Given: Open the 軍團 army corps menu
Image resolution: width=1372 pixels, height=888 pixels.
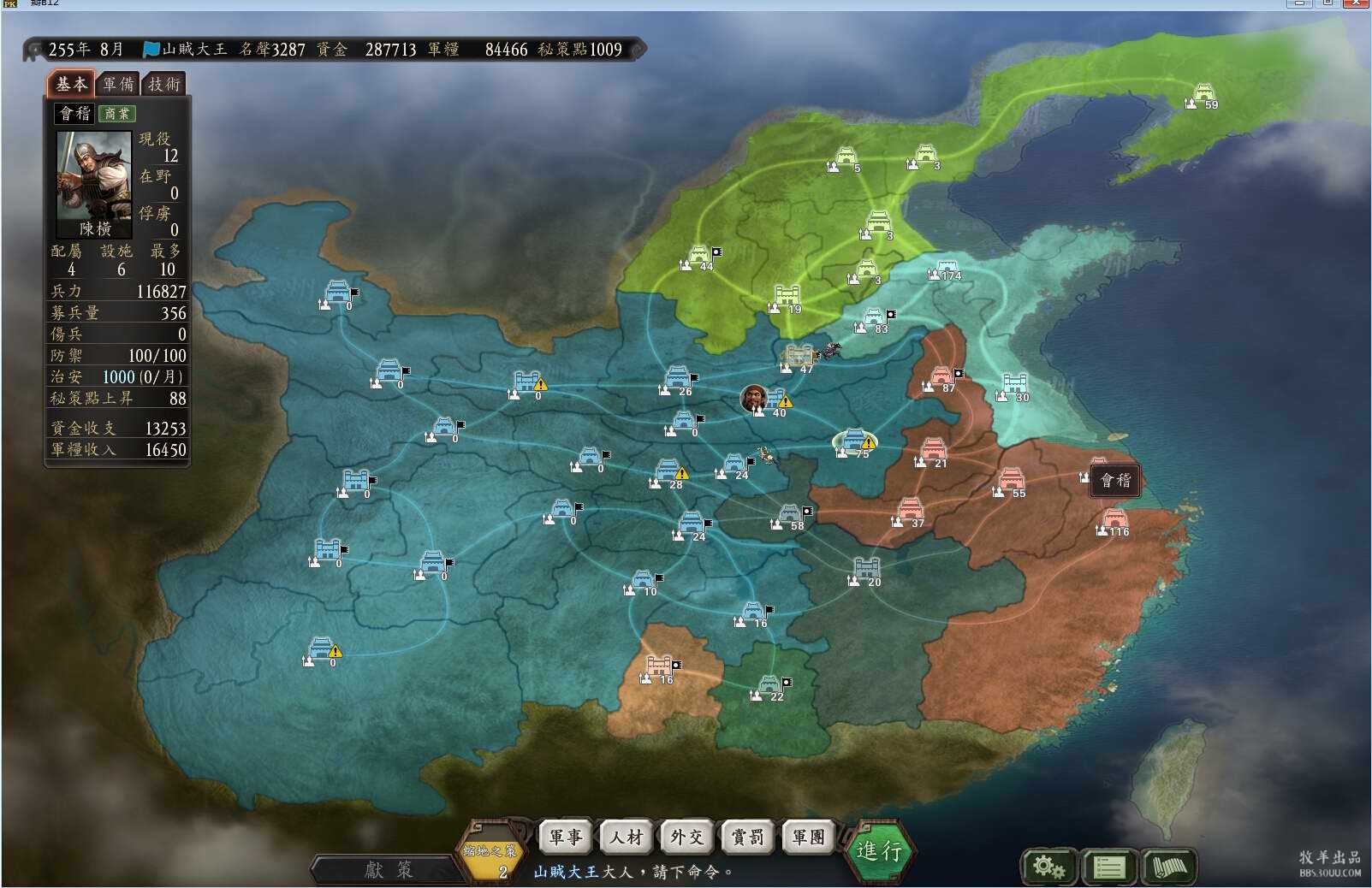Looking at the screenshot, I should tap(808, 837).
